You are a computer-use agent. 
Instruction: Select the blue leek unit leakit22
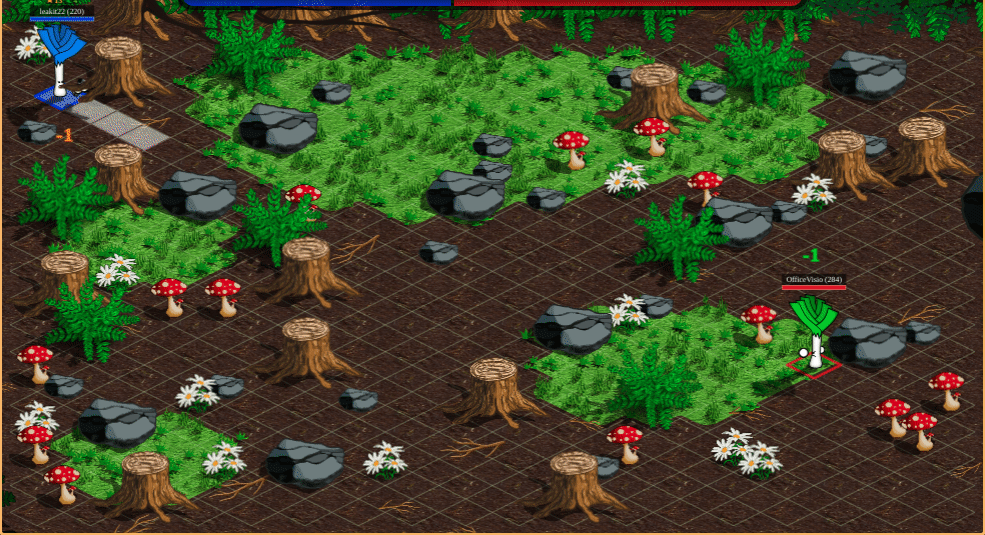tap(62, 63)
